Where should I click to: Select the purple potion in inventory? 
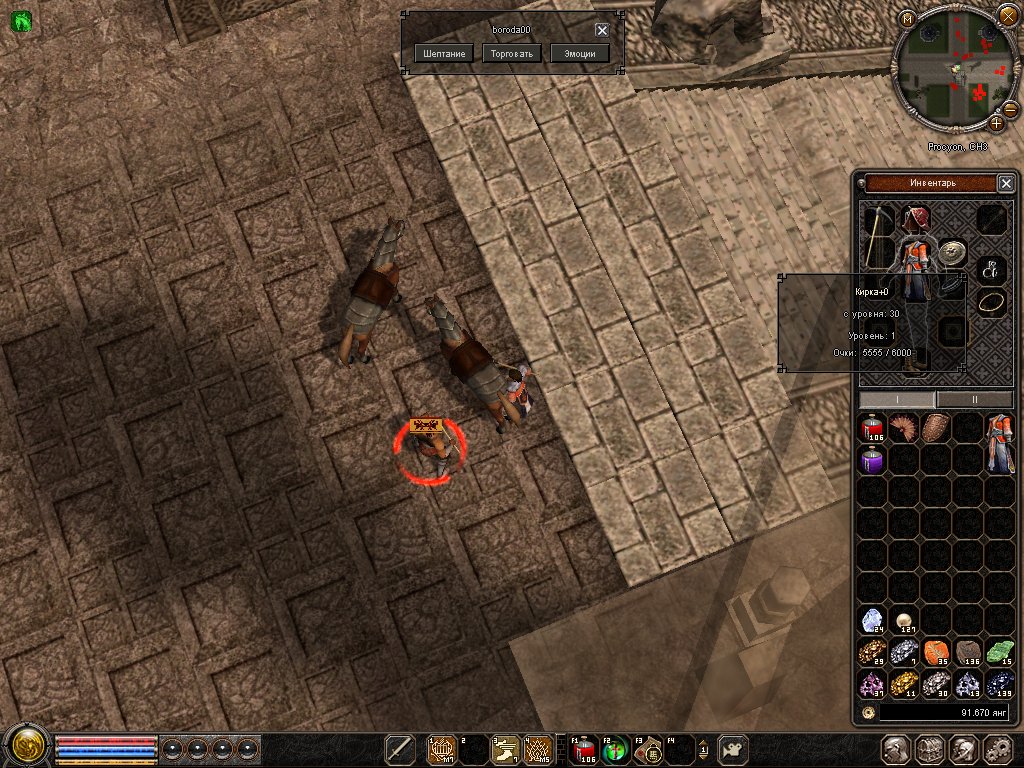point(873,461)
